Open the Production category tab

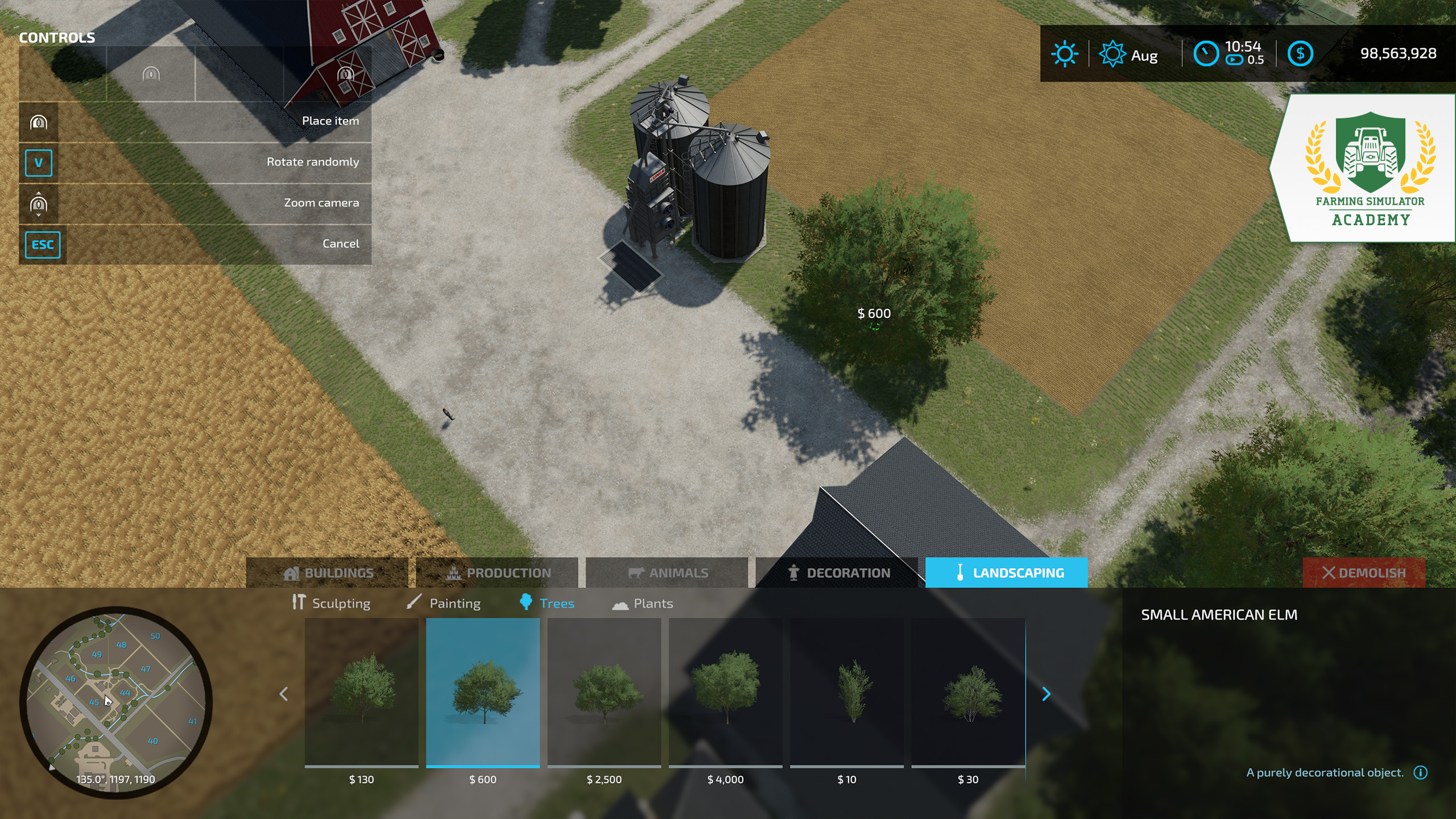tap(497, 573)
